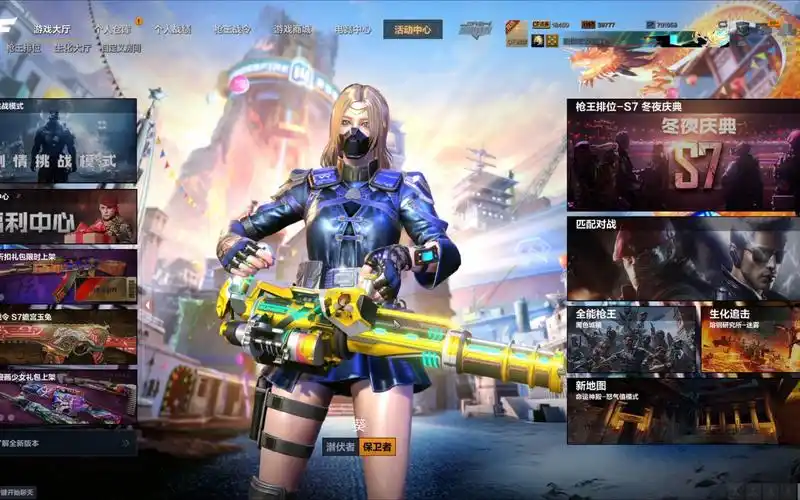Visit the 福利中心 banner
800x500 pixels.
pyautogui.click(x=68, y=216)
